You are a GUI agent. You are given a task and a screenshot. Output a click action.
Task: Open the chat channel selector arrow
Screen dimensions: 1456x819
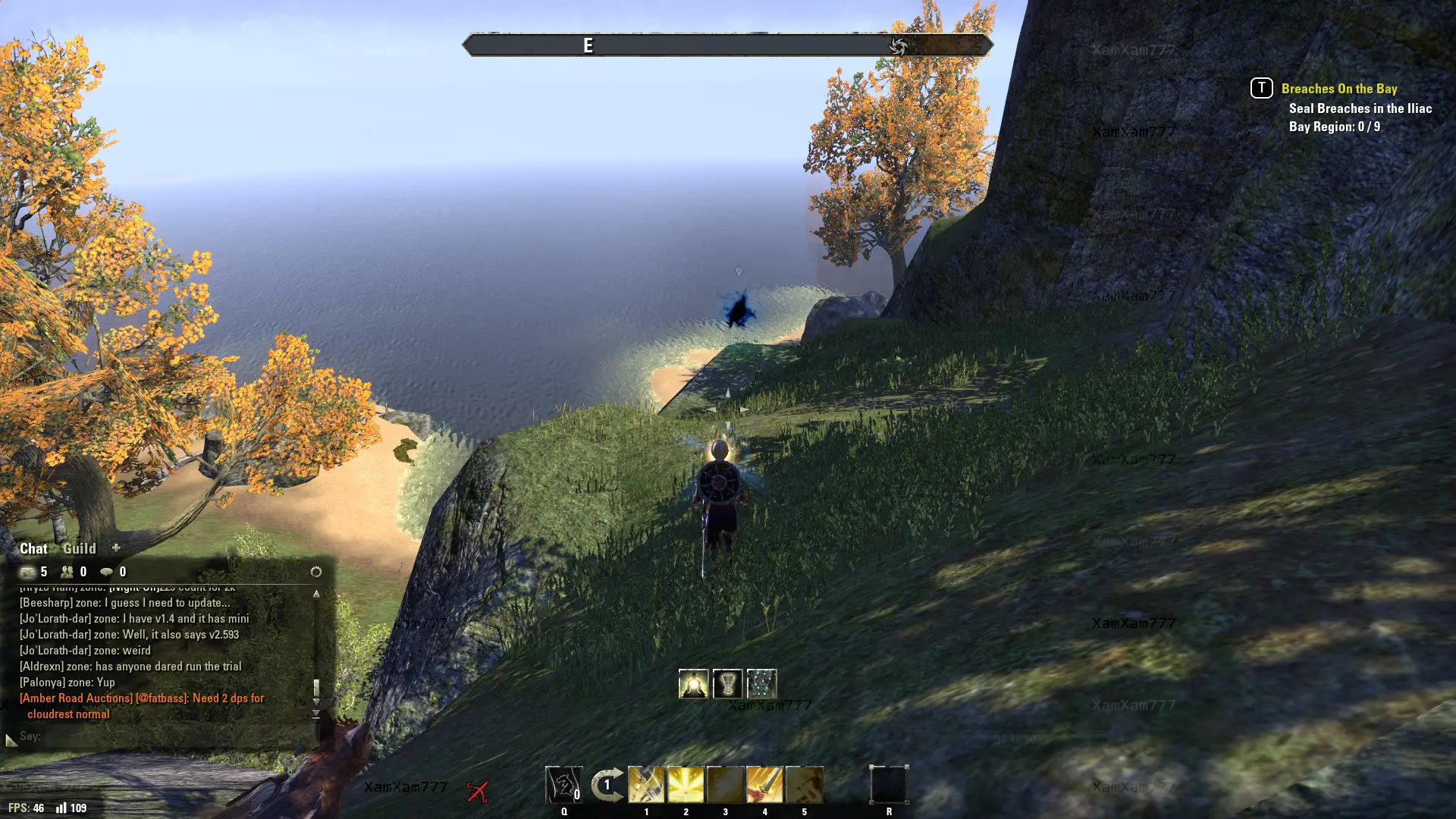click(11, 739)
